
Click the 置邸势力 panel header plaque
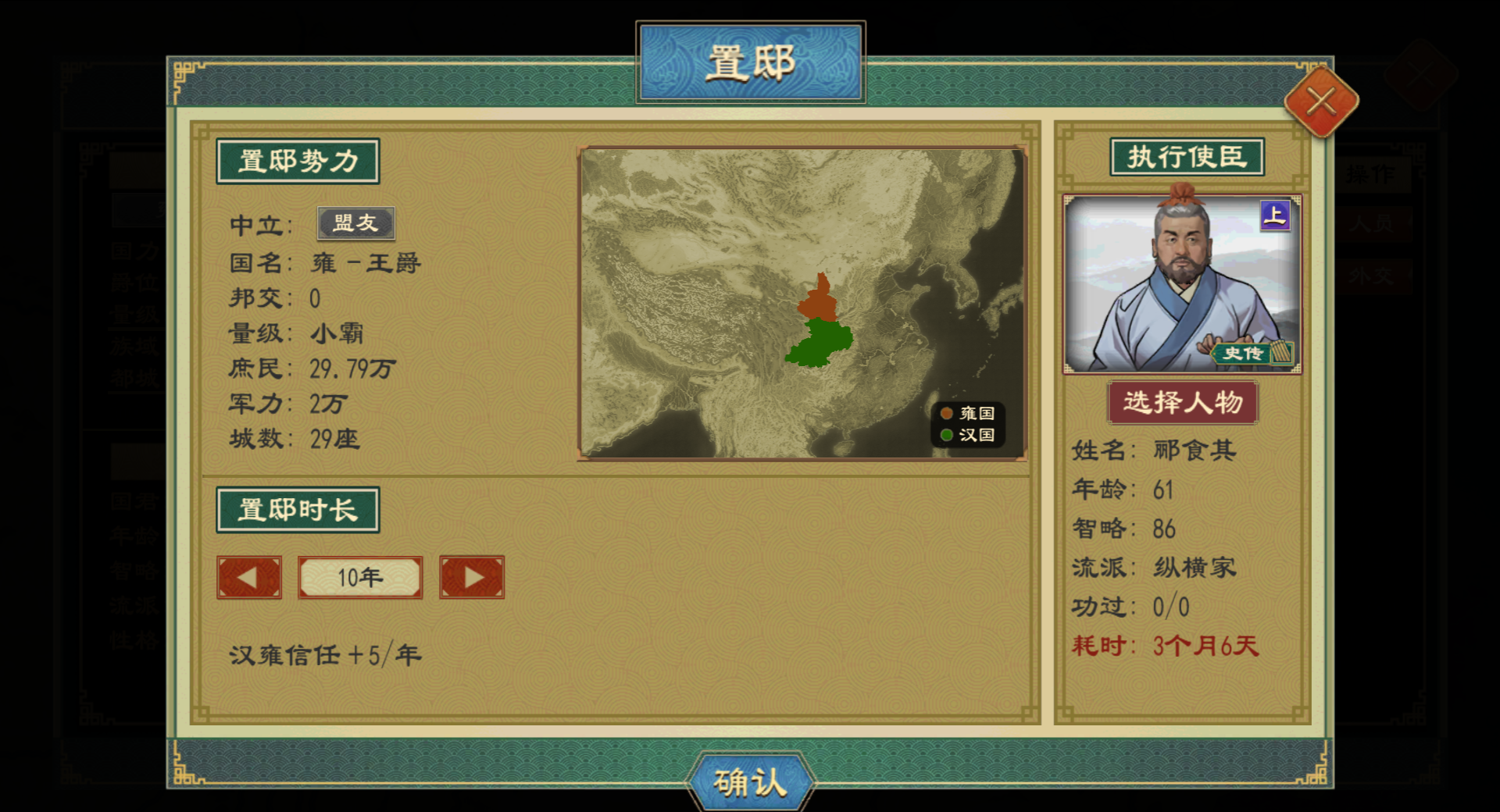coord(298,160)
